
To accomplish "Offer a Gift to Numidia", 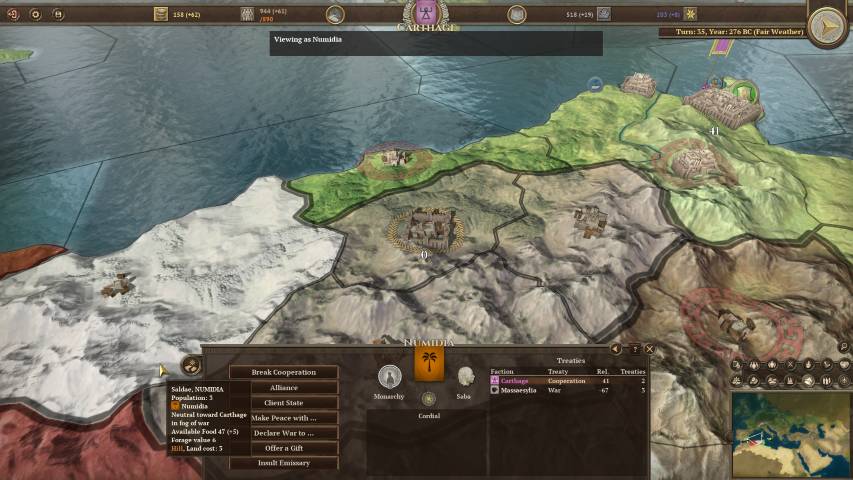I will click(283, 448).
